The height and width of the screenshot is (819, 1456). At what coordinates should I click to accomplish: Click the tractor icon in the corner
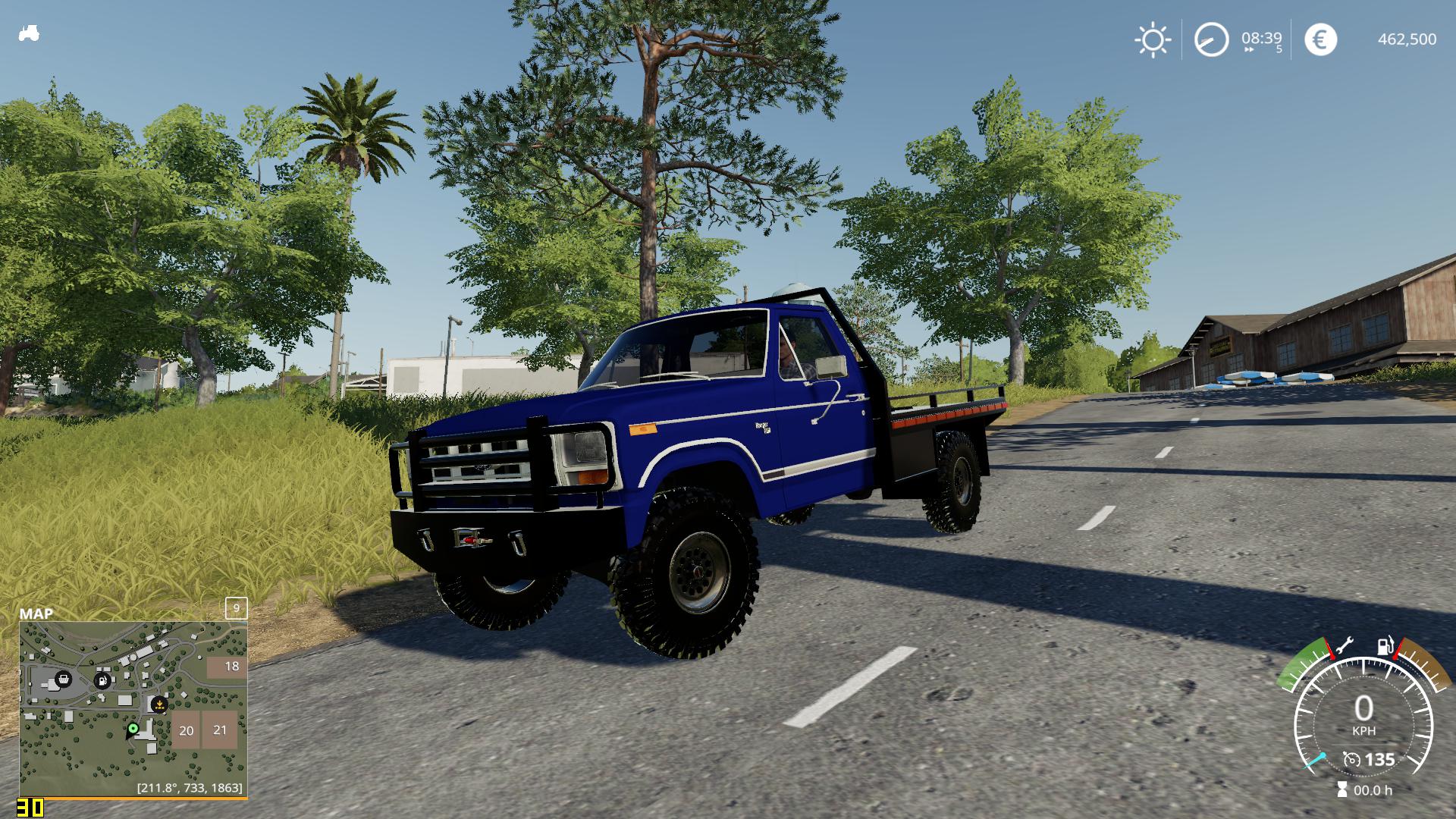point(29,34)
